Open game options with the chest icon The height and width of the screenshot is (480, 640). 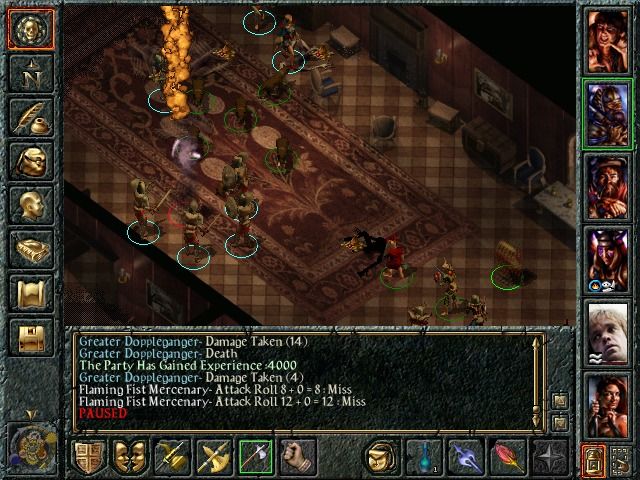click(x=31, y=336)
